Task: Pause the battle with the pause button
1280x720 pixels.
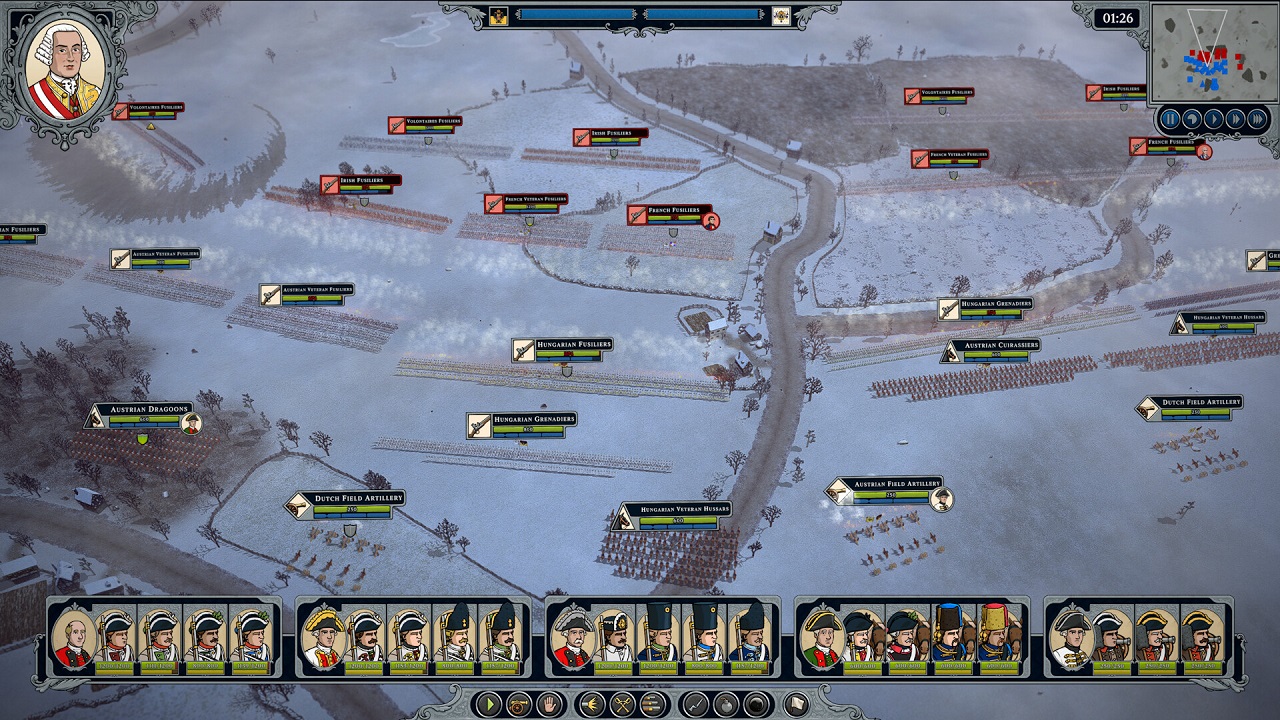Action: [x=1170, y=118]
